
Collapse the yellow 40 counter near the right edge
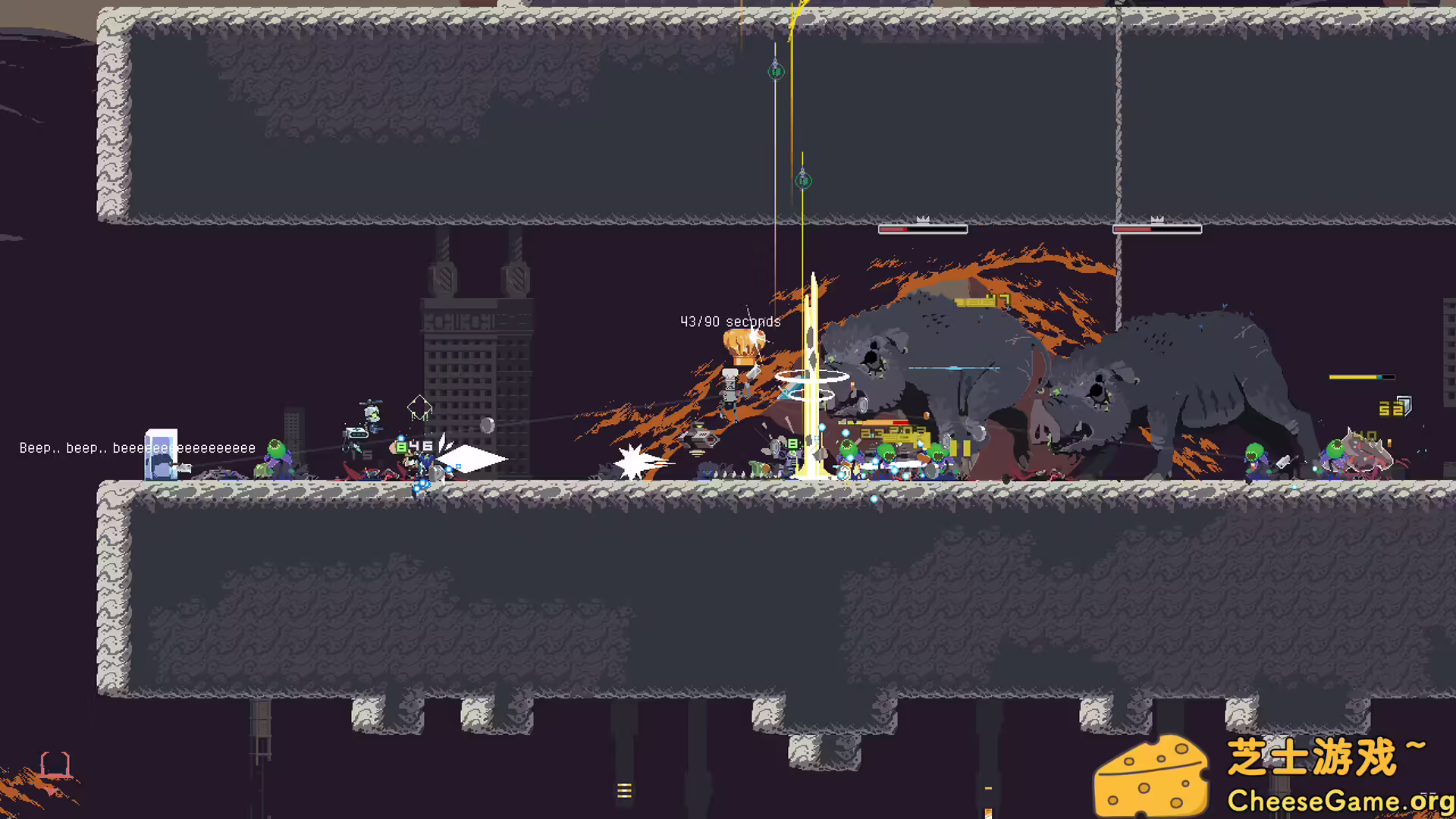point(1365,434)
